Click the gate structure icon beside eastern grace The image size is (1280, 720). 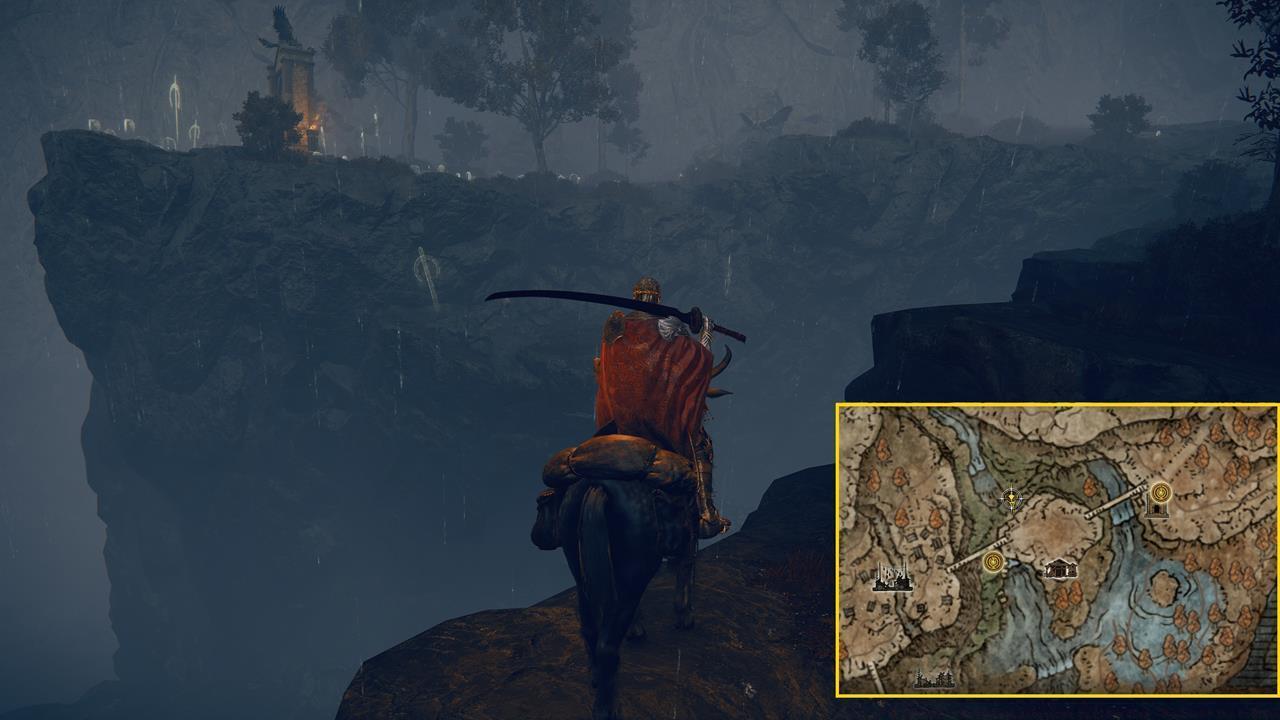(x=1159, y=510)
